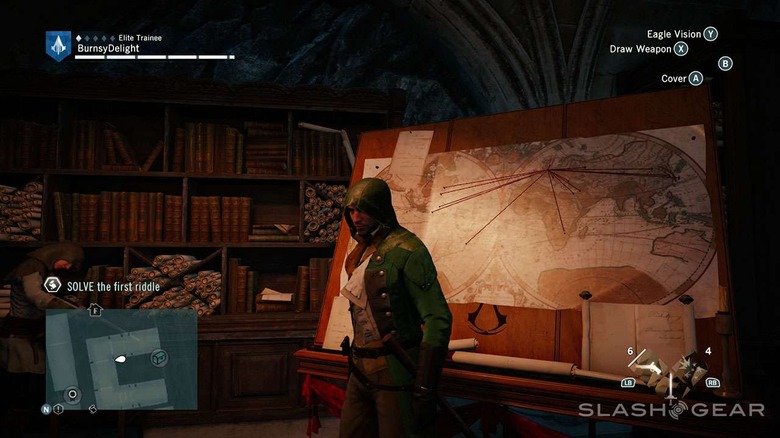Click the house marker atop the minimap

(96, 310)
